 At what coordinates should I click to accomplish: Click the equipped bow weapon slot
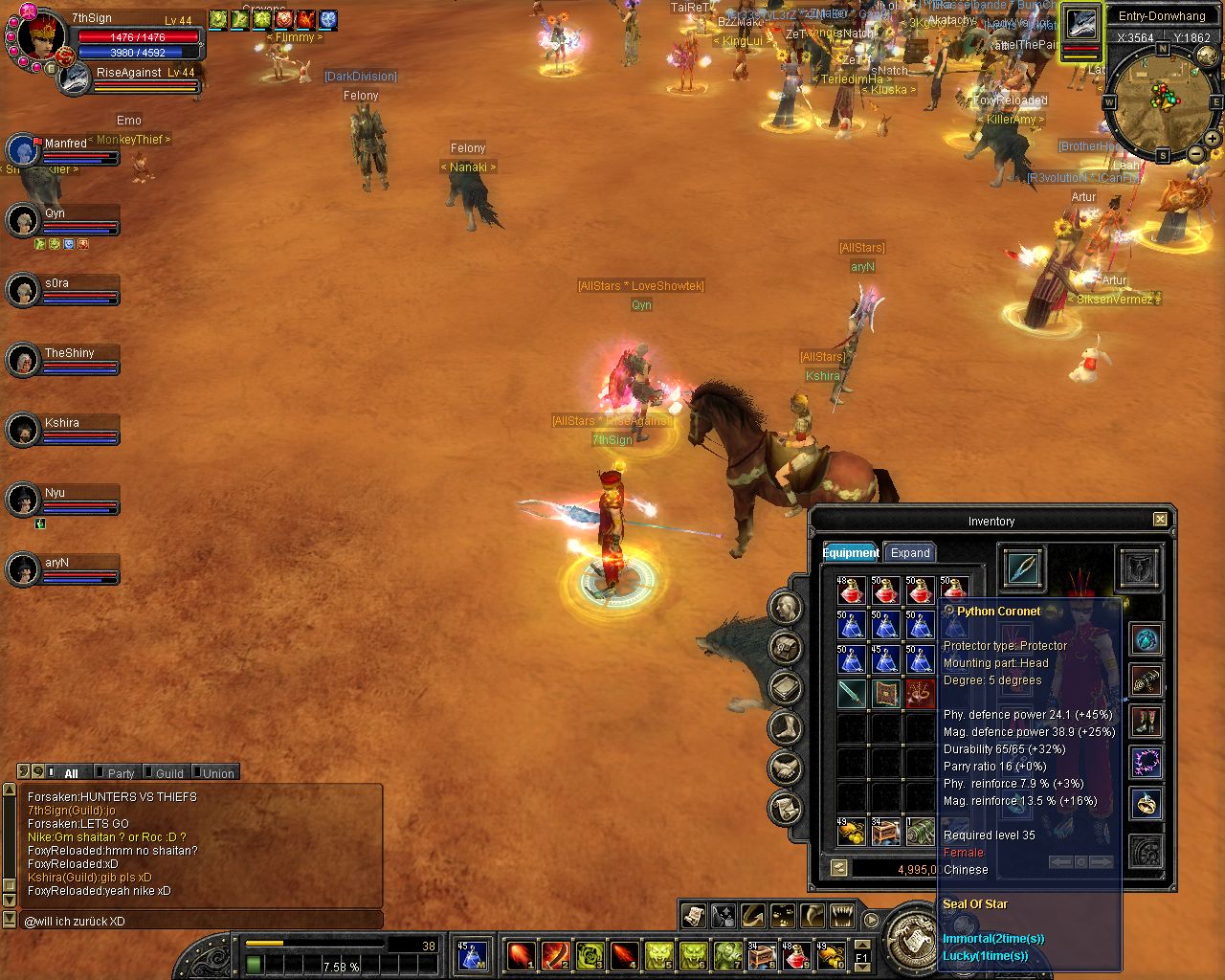(1022, 567)
